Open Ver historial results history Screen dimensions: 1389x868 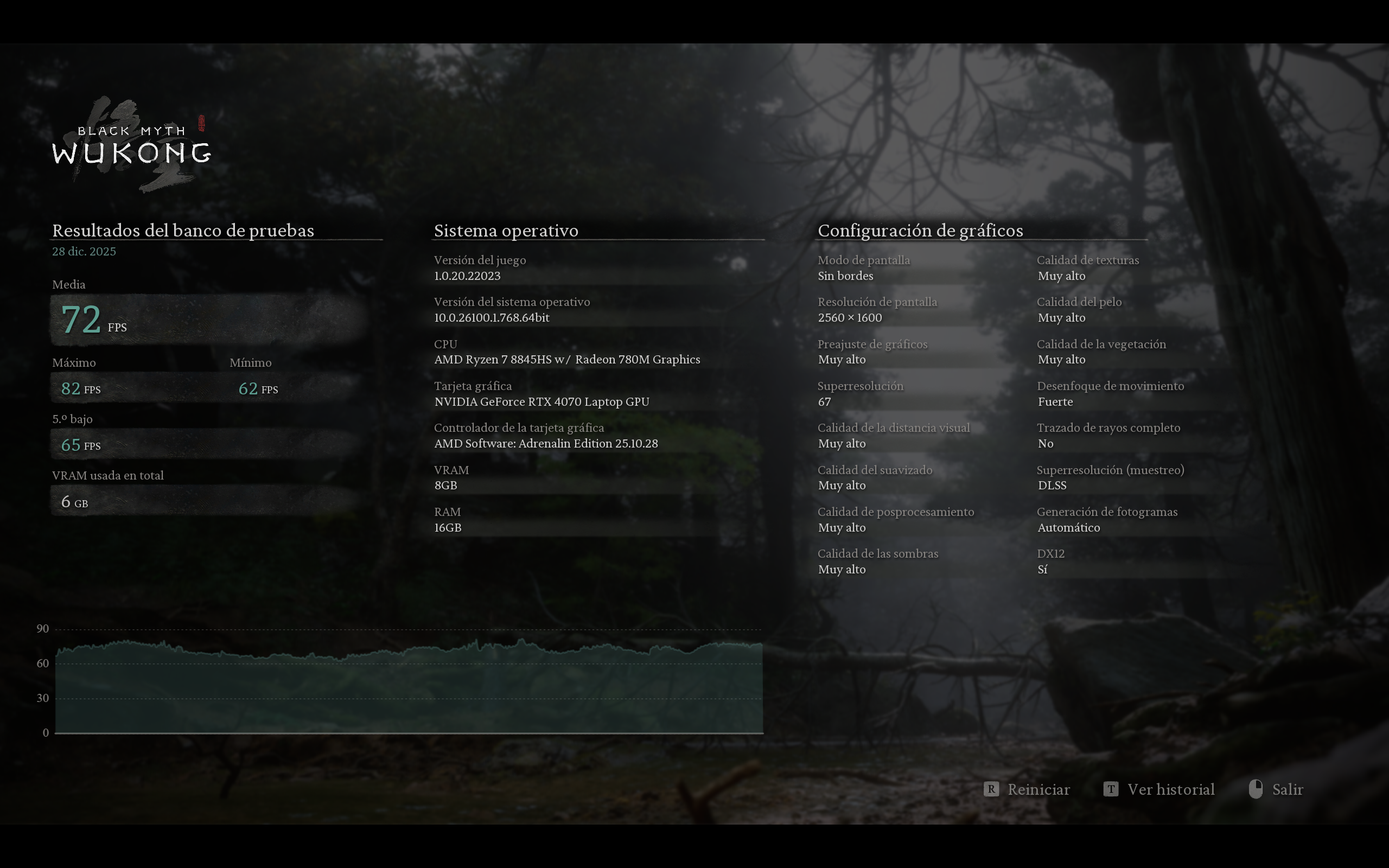point(1170,789)
